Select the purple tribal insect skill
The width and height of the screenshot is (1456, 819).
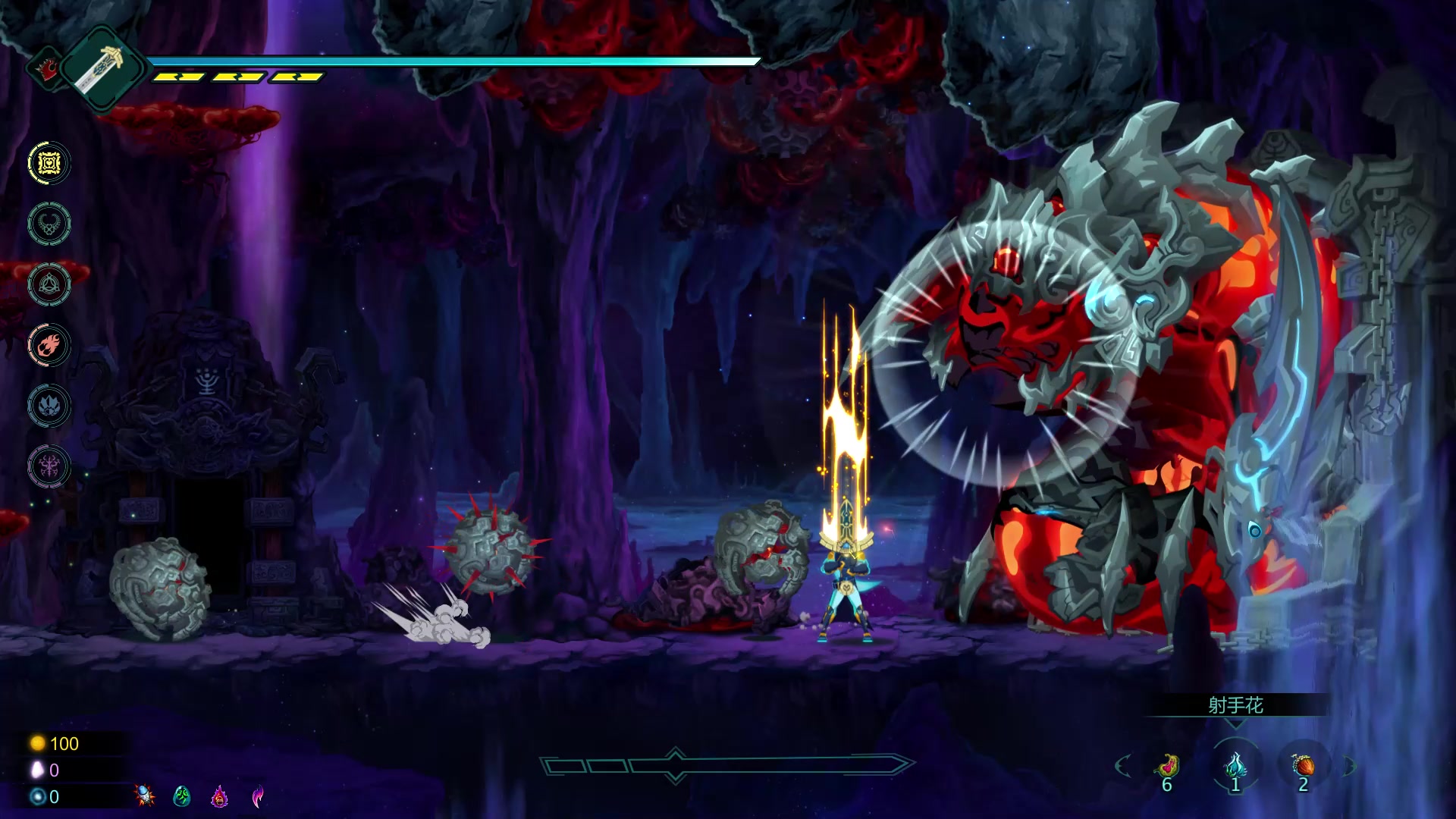tap(49, 466)
